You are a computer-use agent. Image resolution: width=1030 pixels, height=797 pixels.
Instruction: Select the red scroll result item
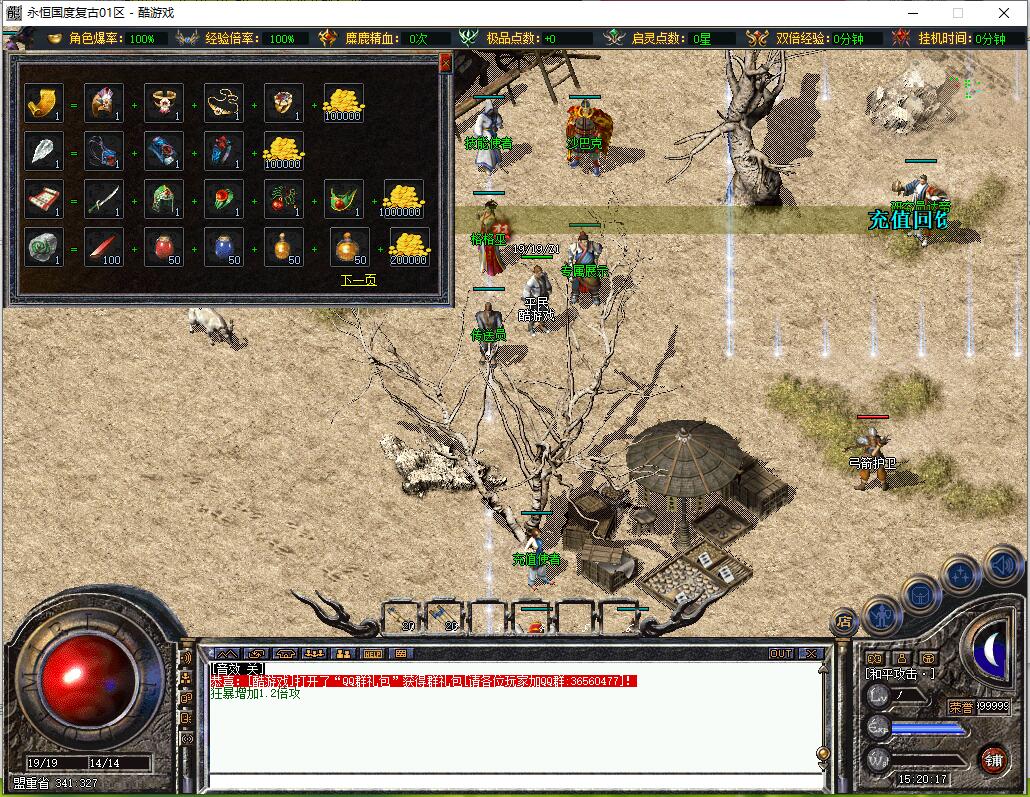[x=44, y=199]
